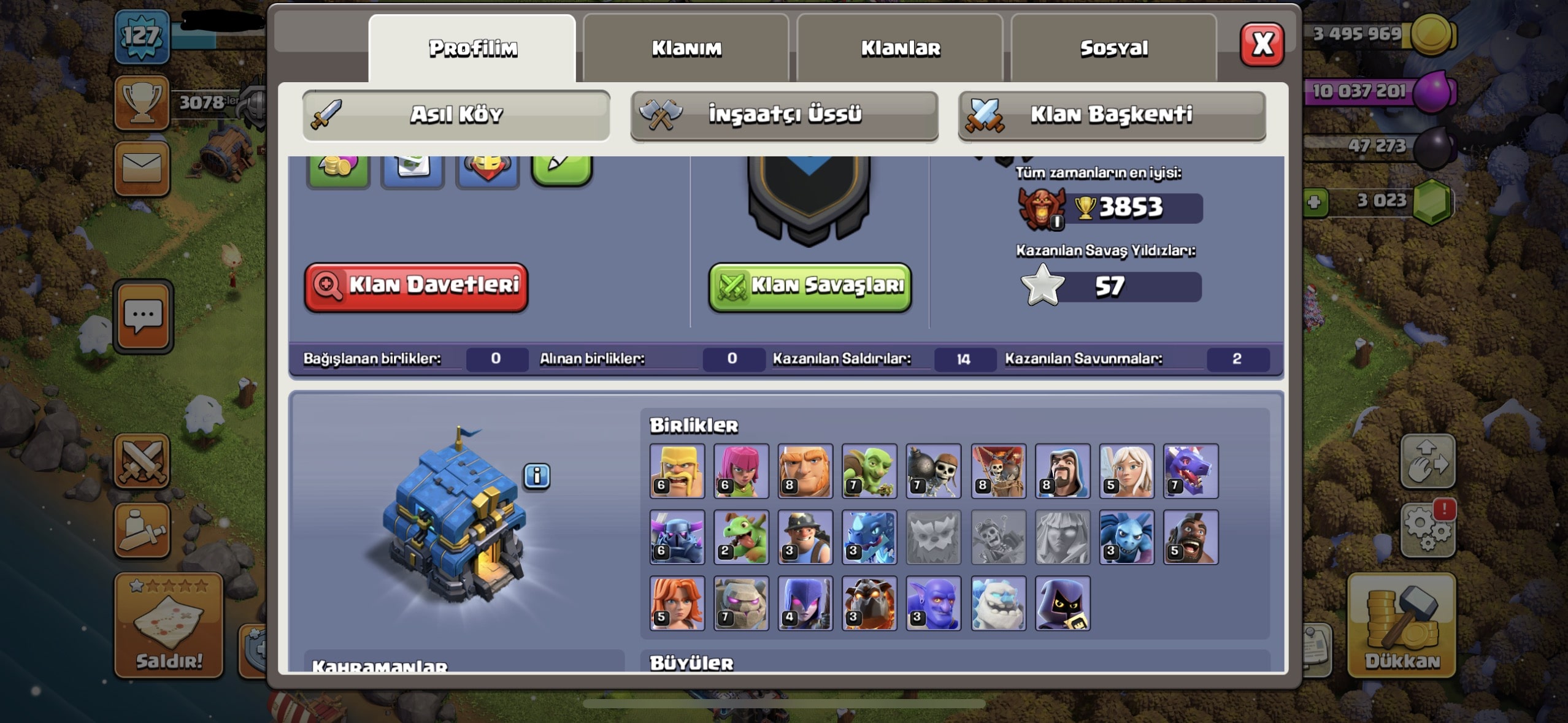The image size is (1568, 723).
Task: Add gems with the green plus button
Action: (x=1313, y=202)
